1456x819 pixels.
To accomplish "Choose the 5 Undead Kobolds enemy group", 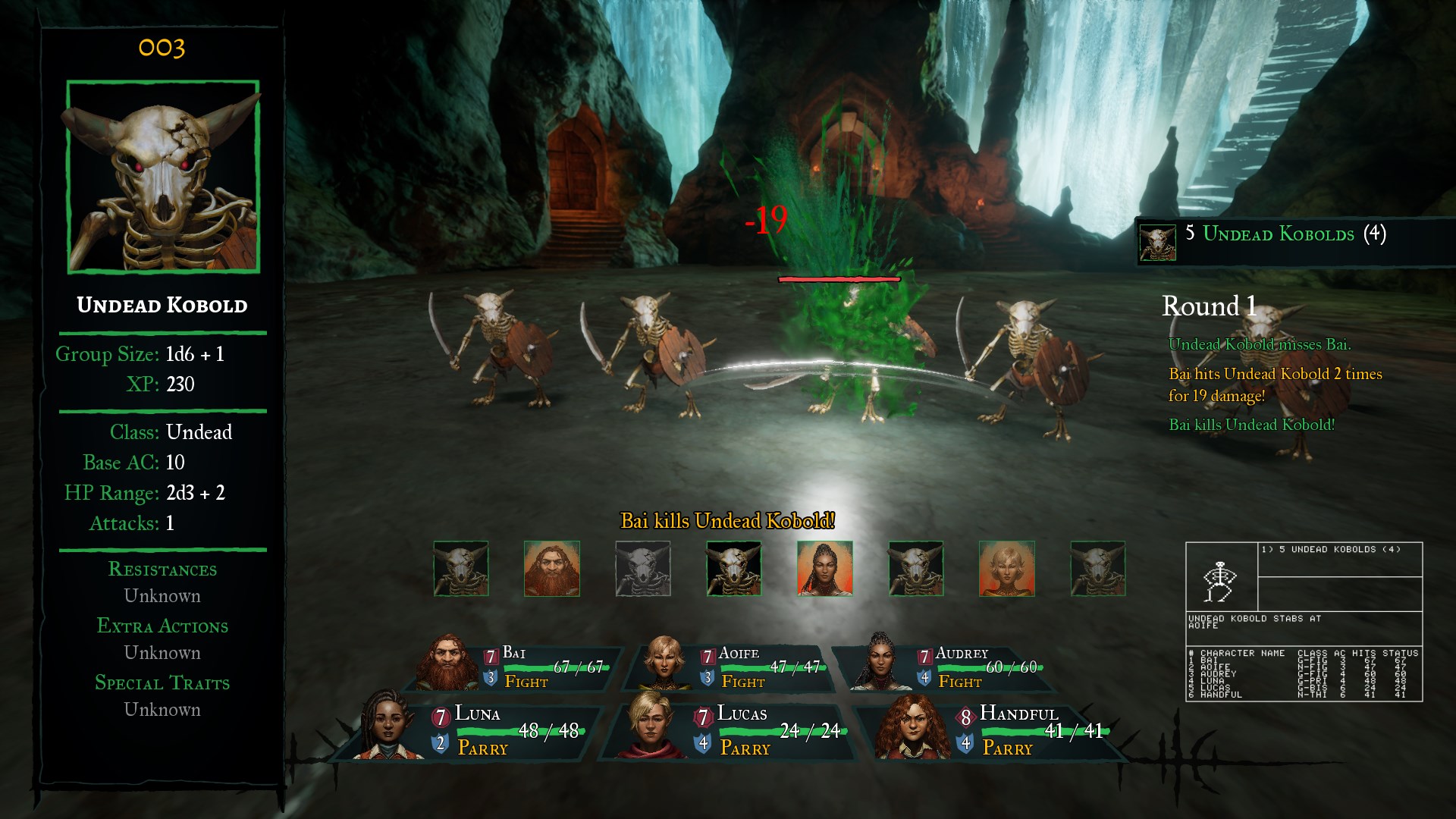I will pos(1279,235).
